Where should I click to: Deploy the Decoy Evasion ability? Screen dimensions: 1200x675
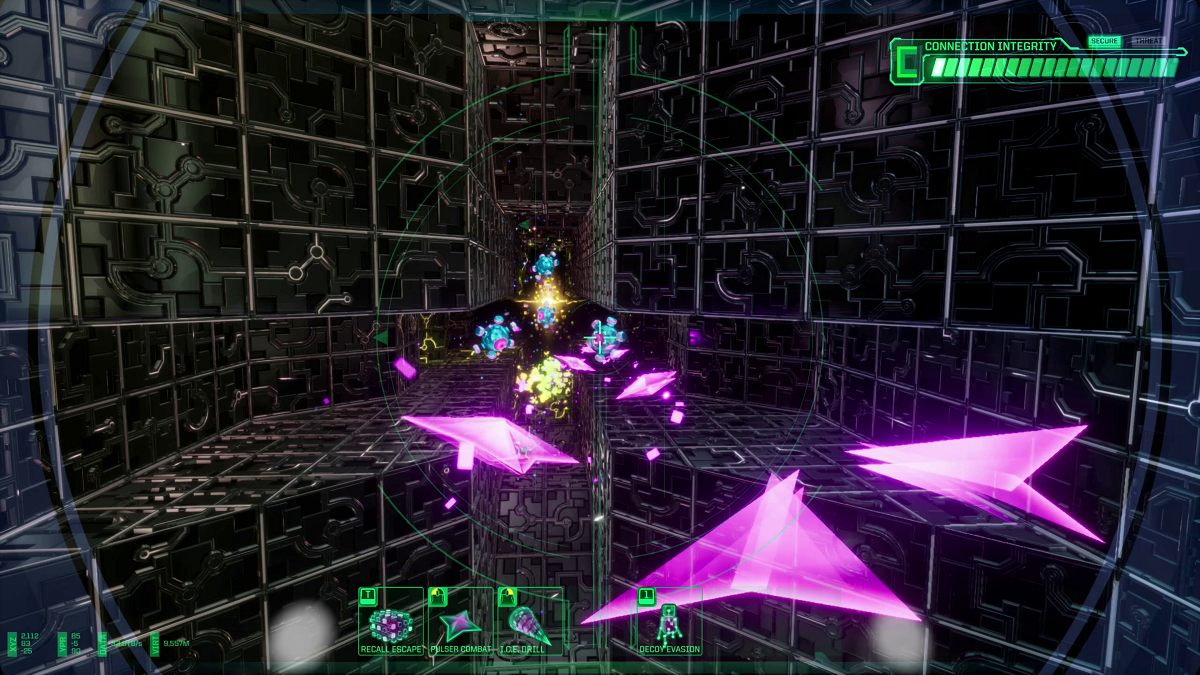coord(669,625)
